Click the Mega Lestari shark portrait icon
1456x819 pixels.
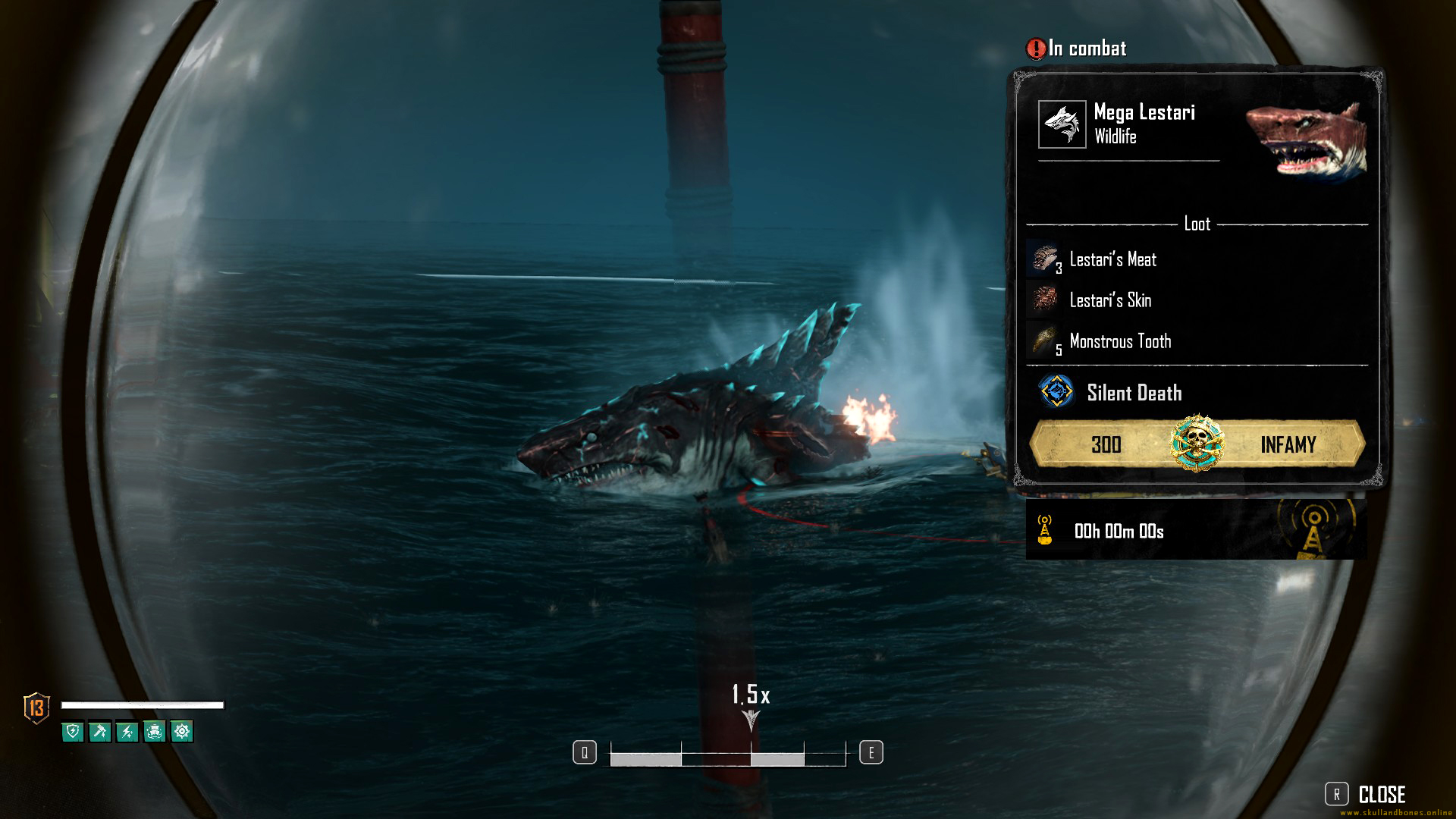tap(1062, 124)
